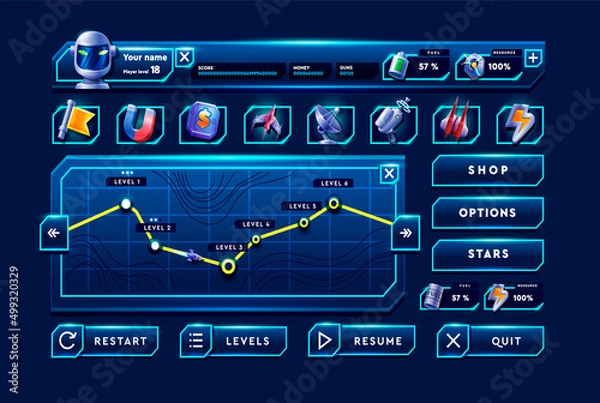The height and width of the screenshot is (403, 600).
Task: Choose the Level 6 map node
Action: 334,204
